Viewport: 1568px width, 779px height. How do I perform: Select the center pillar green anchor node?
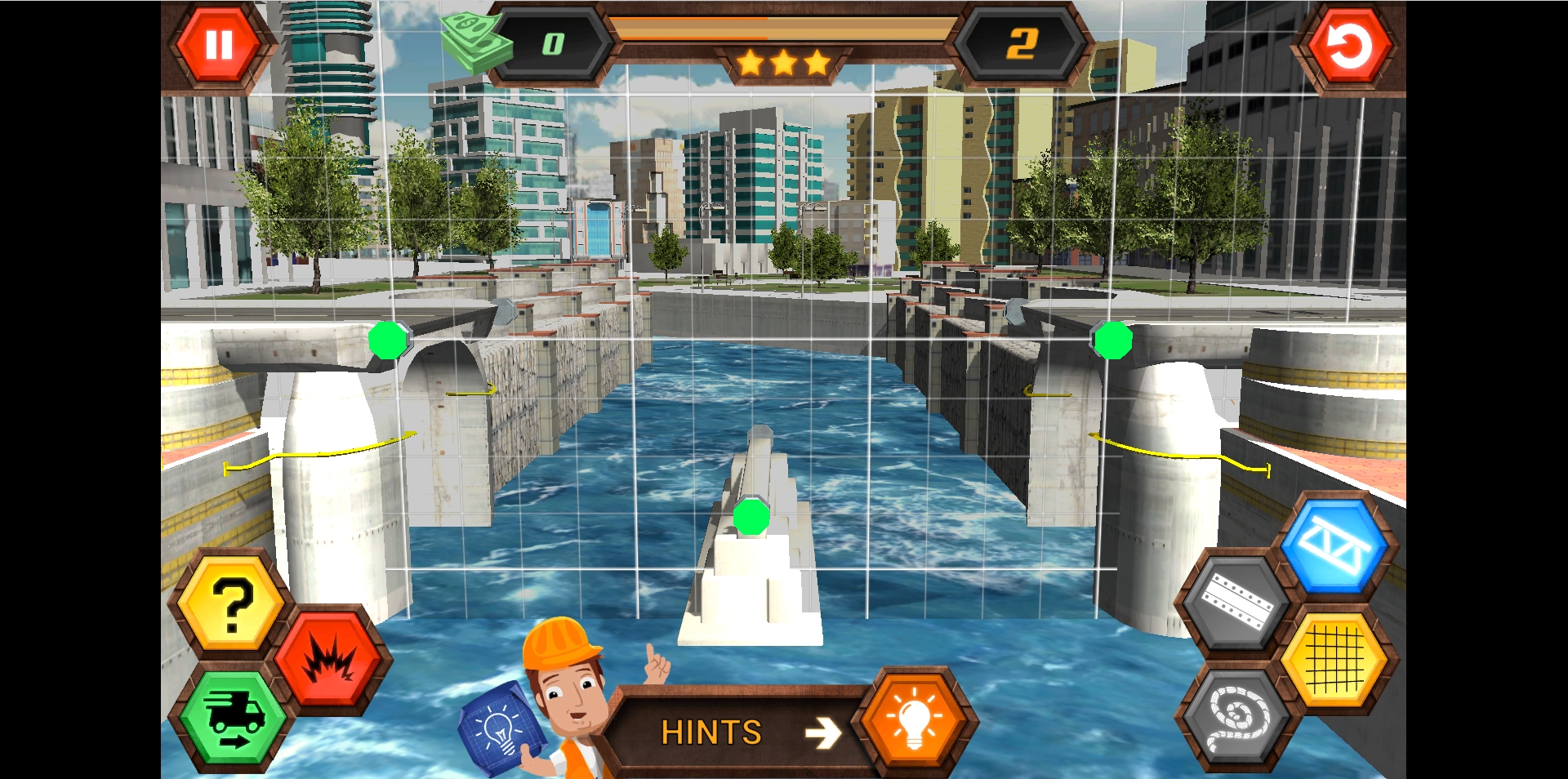click(x=751, y=518)
